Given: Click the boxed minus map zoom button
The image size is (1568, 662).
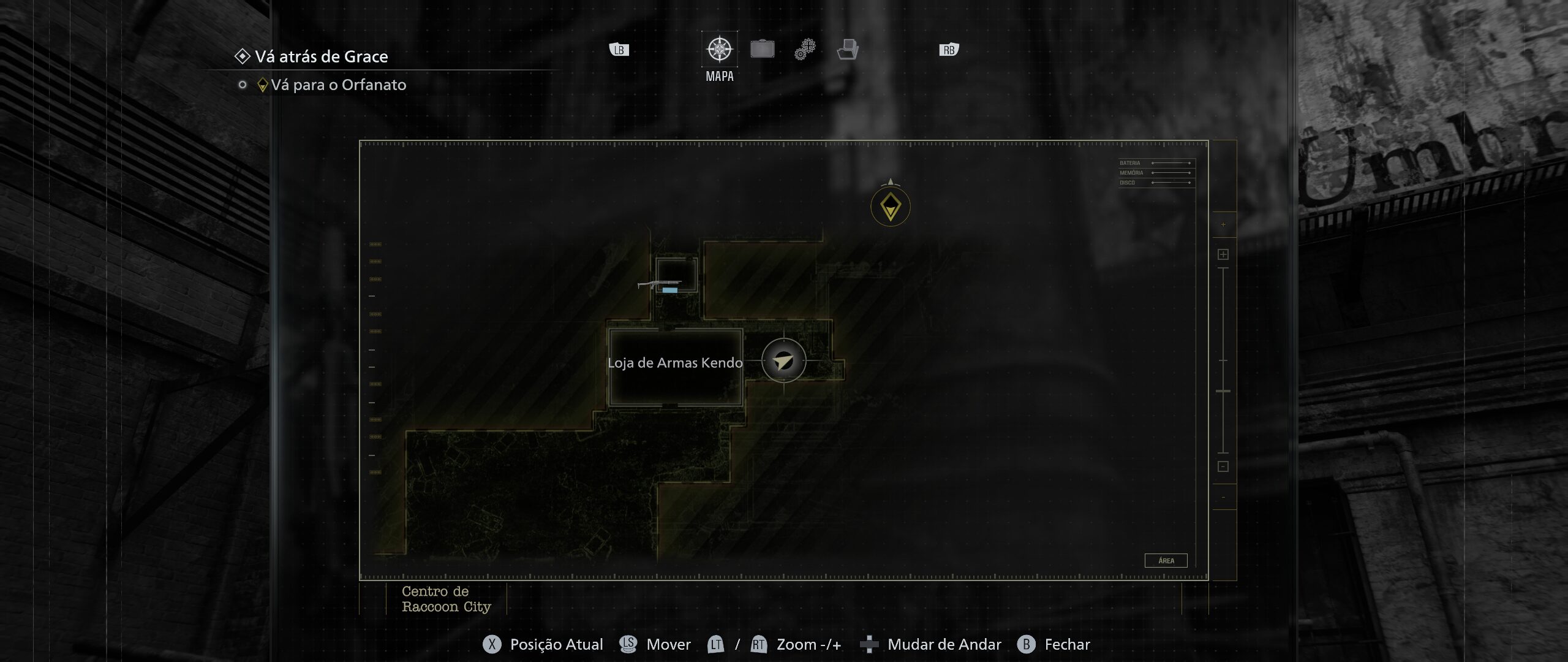Looking at the screenshot, I should tap(1223, 466).
